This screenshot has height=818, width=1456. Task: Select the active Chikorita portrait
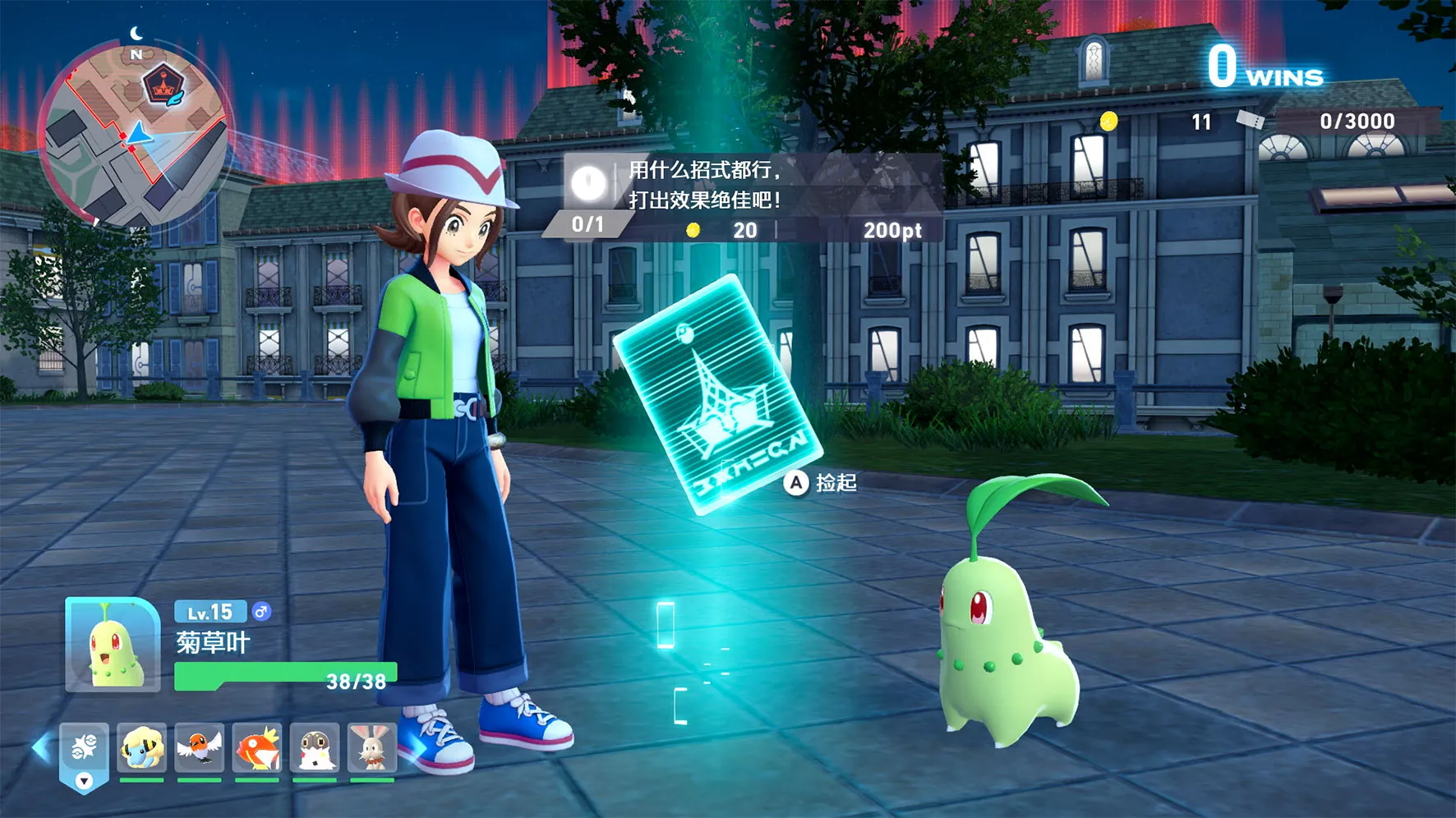pos(113,645)
